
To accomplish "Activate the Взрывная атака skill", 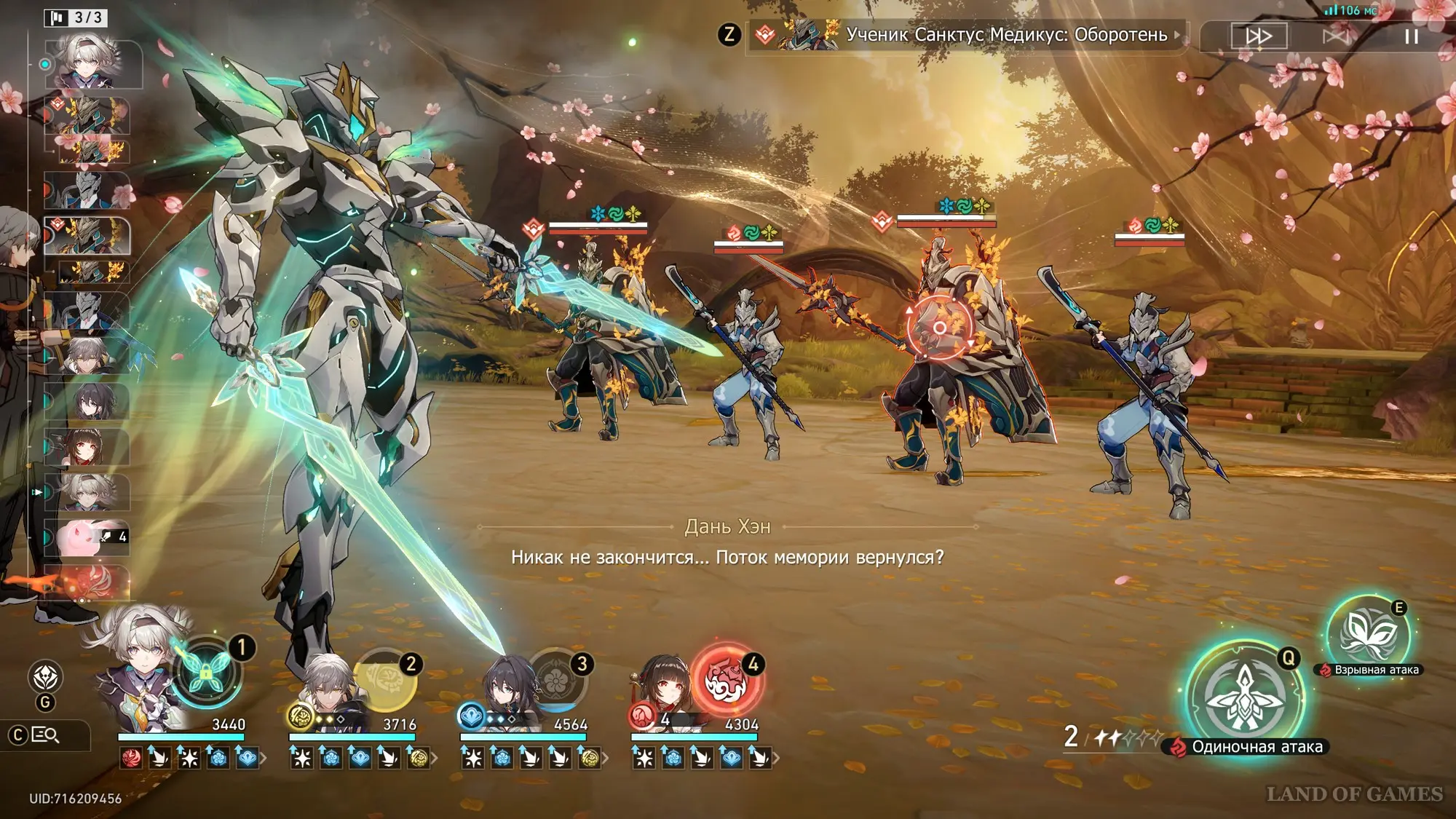I will click(1367, 633).
